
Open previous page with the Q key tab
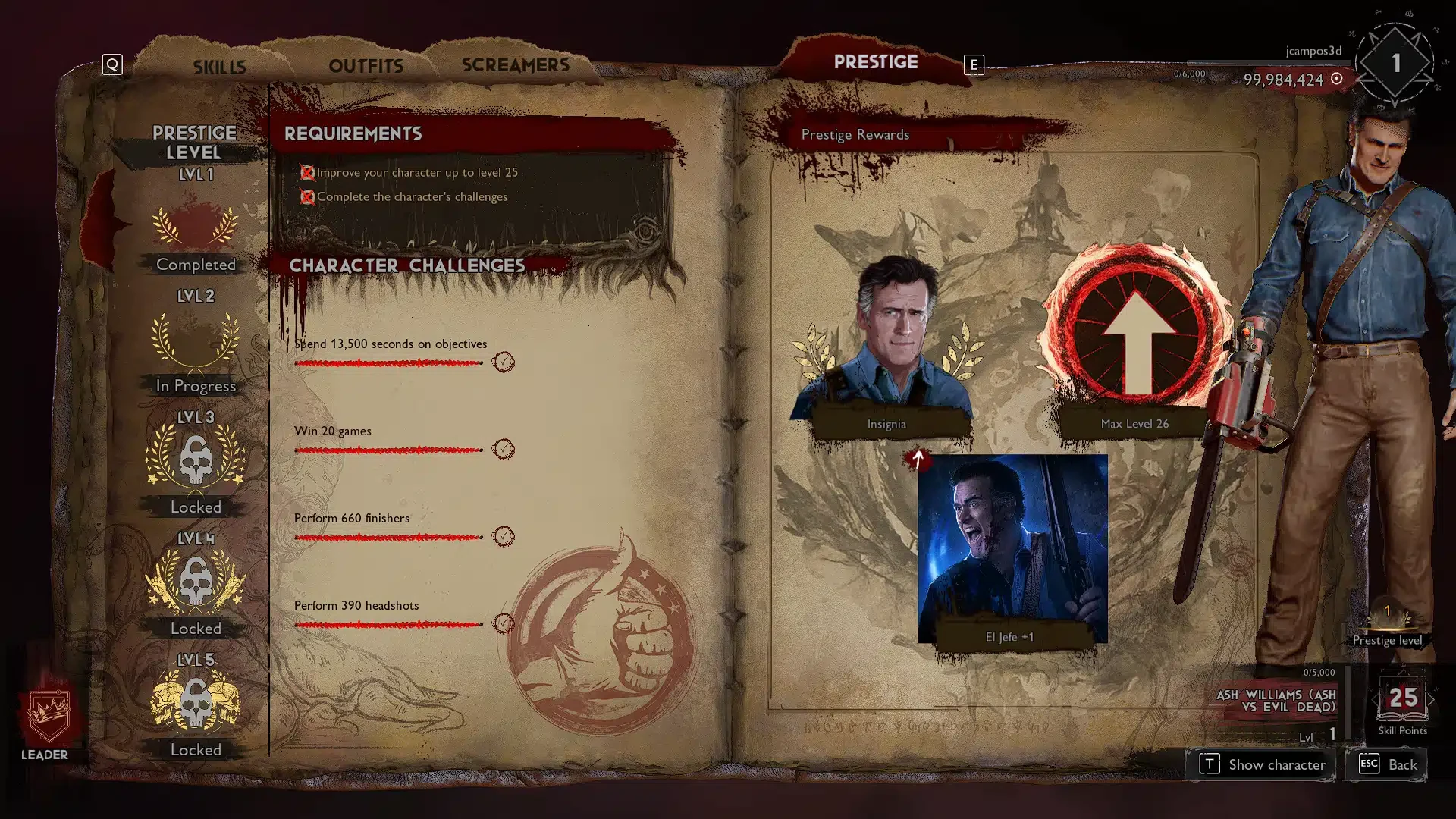pos(112,64)
